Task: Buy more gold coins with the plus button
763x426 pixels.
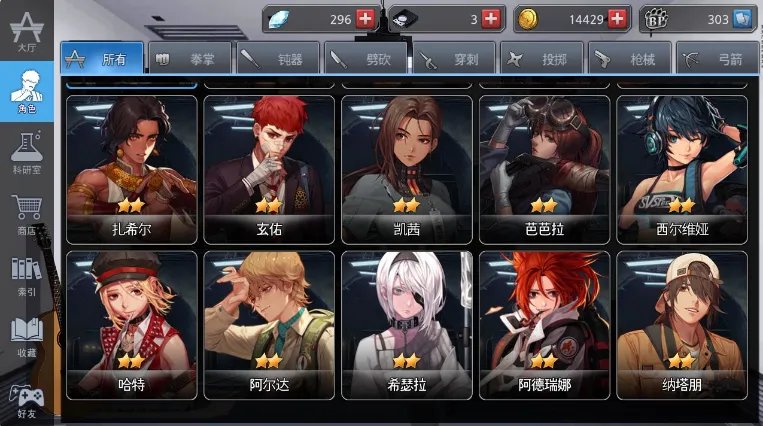Action: point(617,19)
